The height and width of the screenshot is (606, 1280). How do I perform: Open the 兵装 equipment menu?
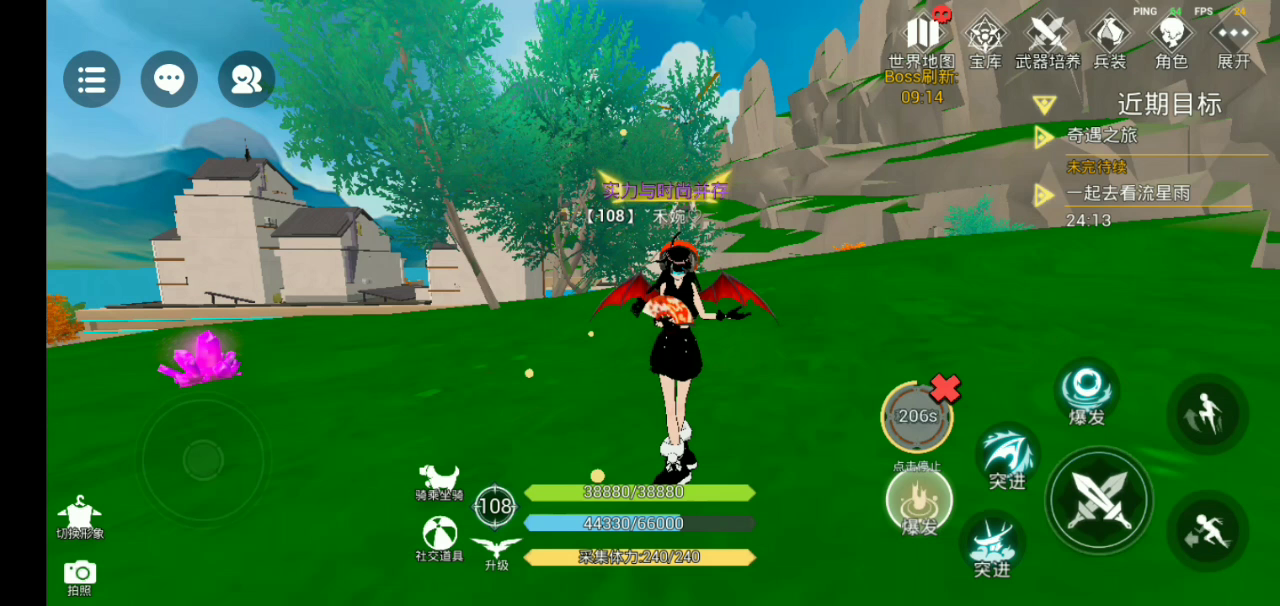click(1110, 40)
